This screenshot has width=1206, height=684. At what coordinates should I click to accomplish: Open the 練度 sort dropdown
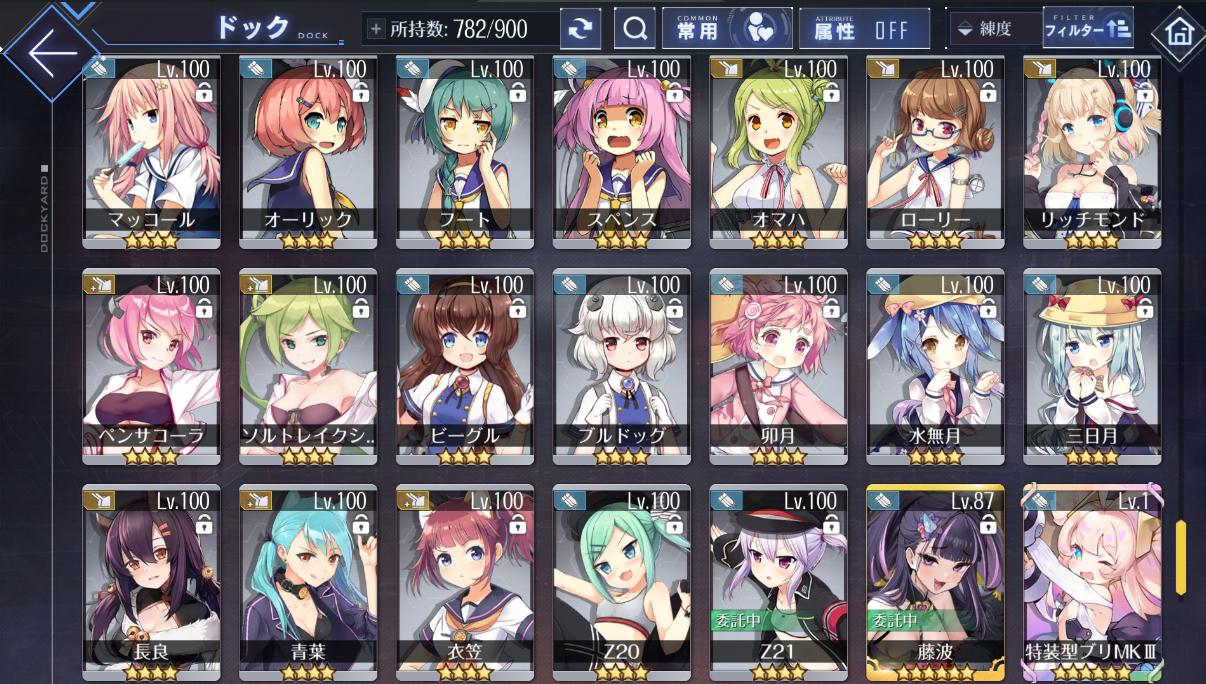click(x=994, y=29)
